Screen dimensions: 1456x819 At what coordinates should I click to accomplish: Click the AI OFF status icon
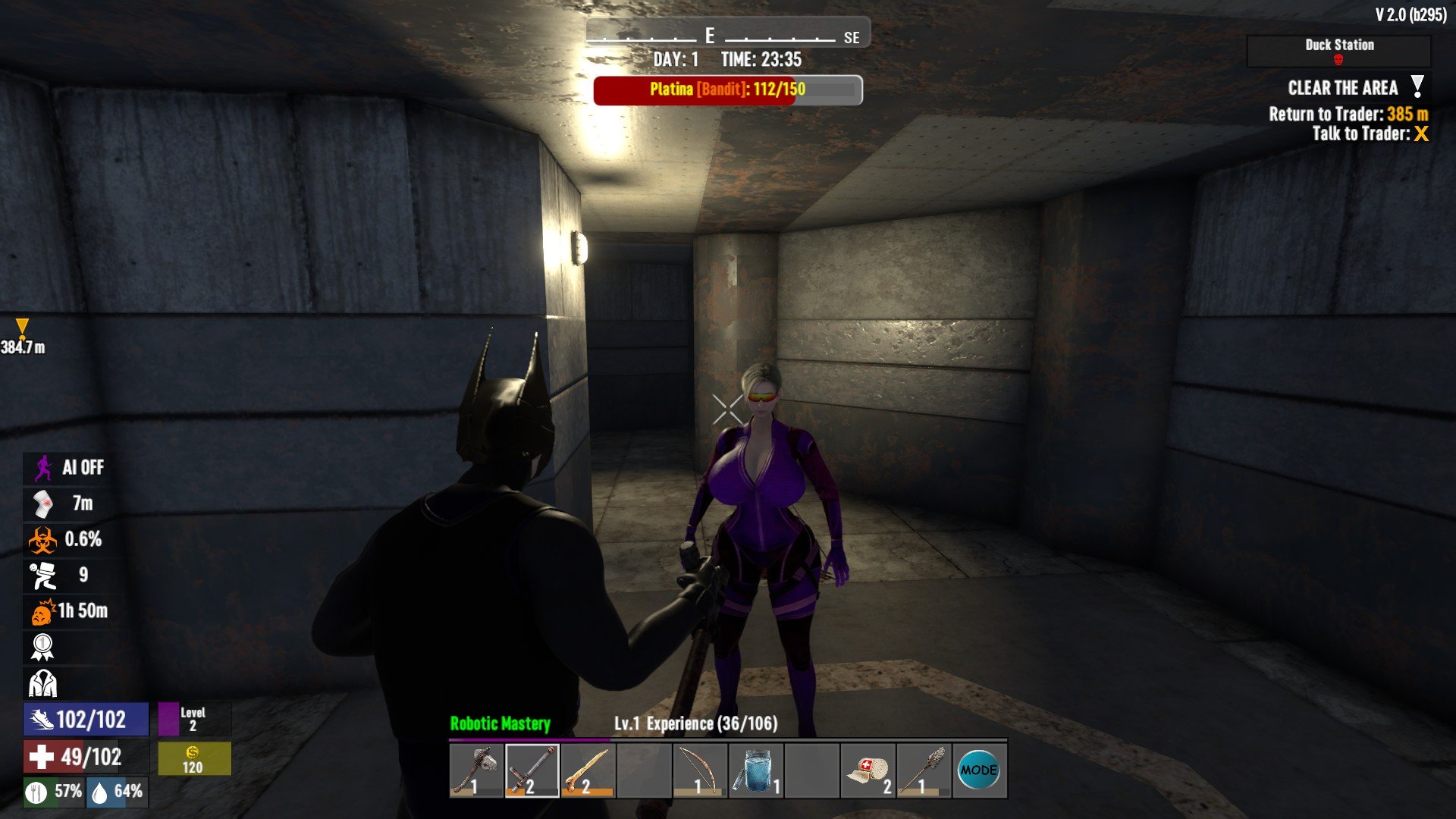(43, 468)
